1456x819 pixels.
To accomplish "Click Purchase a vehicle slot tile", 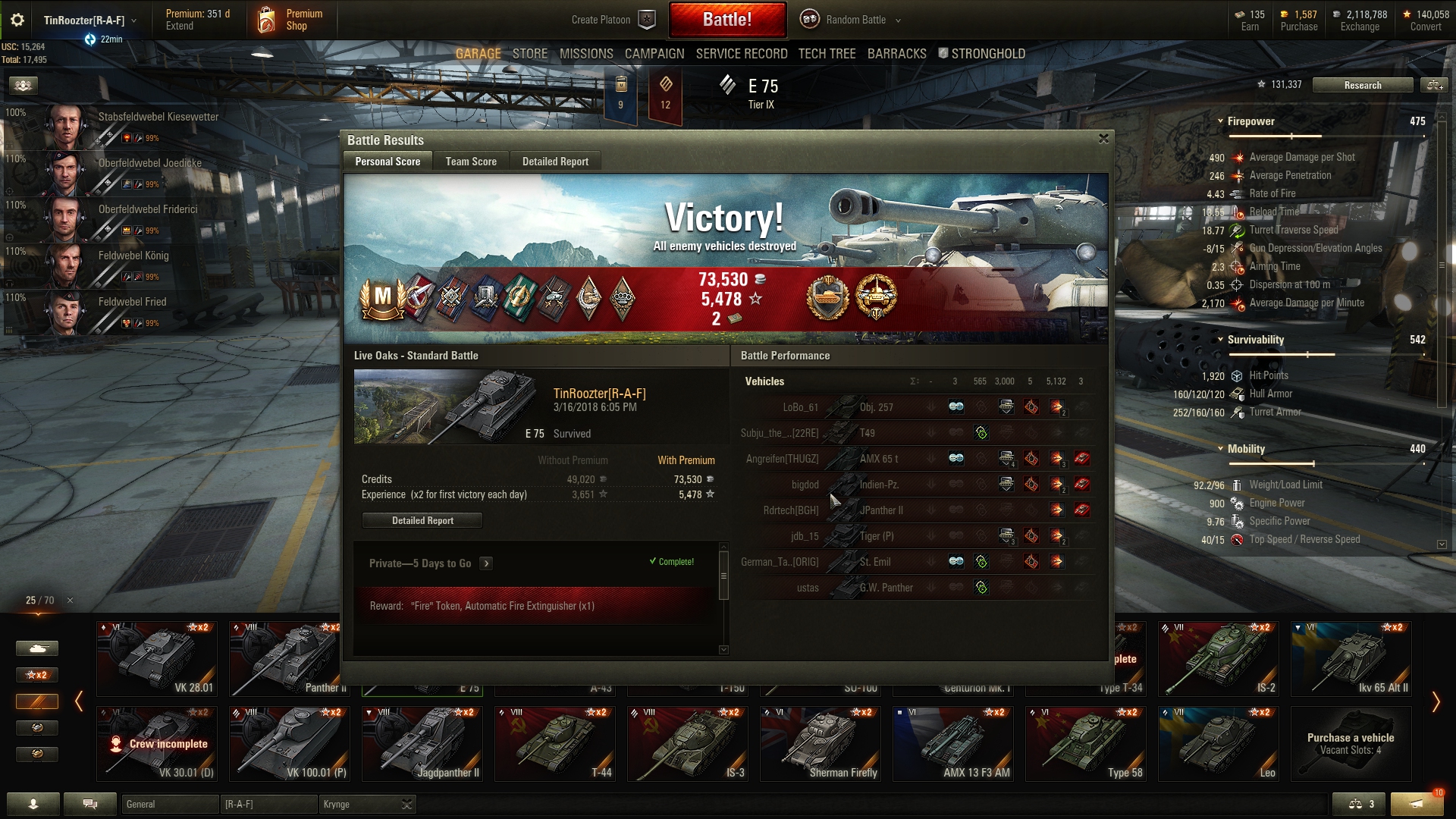I will [1350, 743].
